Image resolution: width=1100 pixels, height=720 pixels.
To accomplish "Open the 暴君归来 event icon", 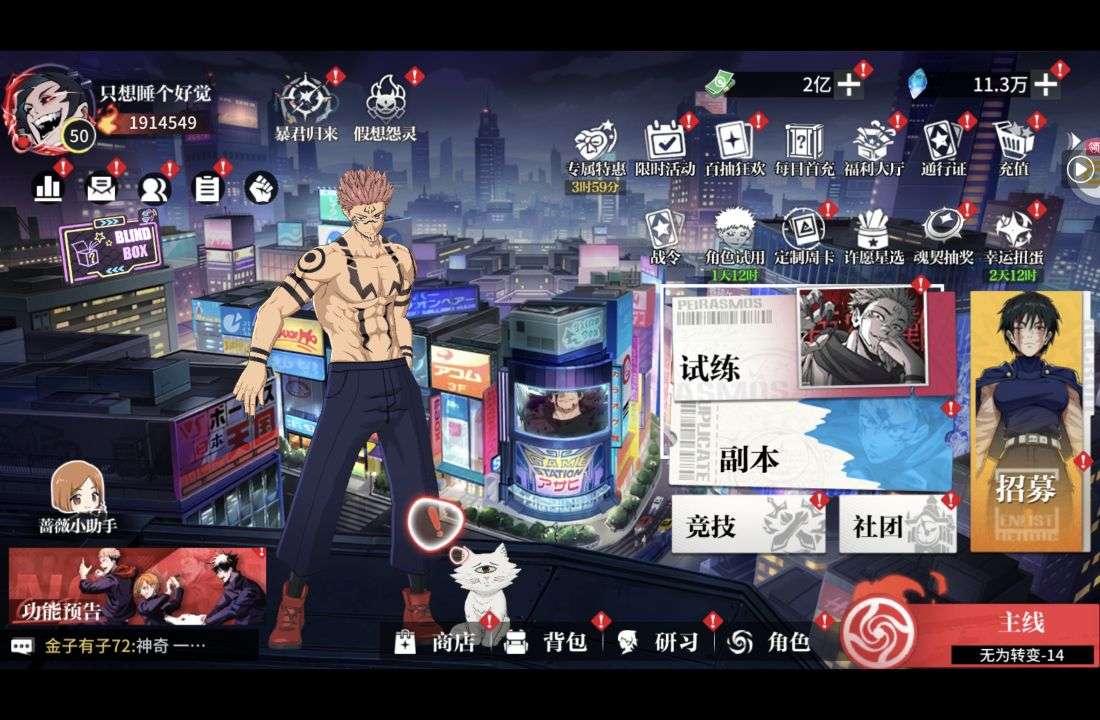I will click(309, 108).
